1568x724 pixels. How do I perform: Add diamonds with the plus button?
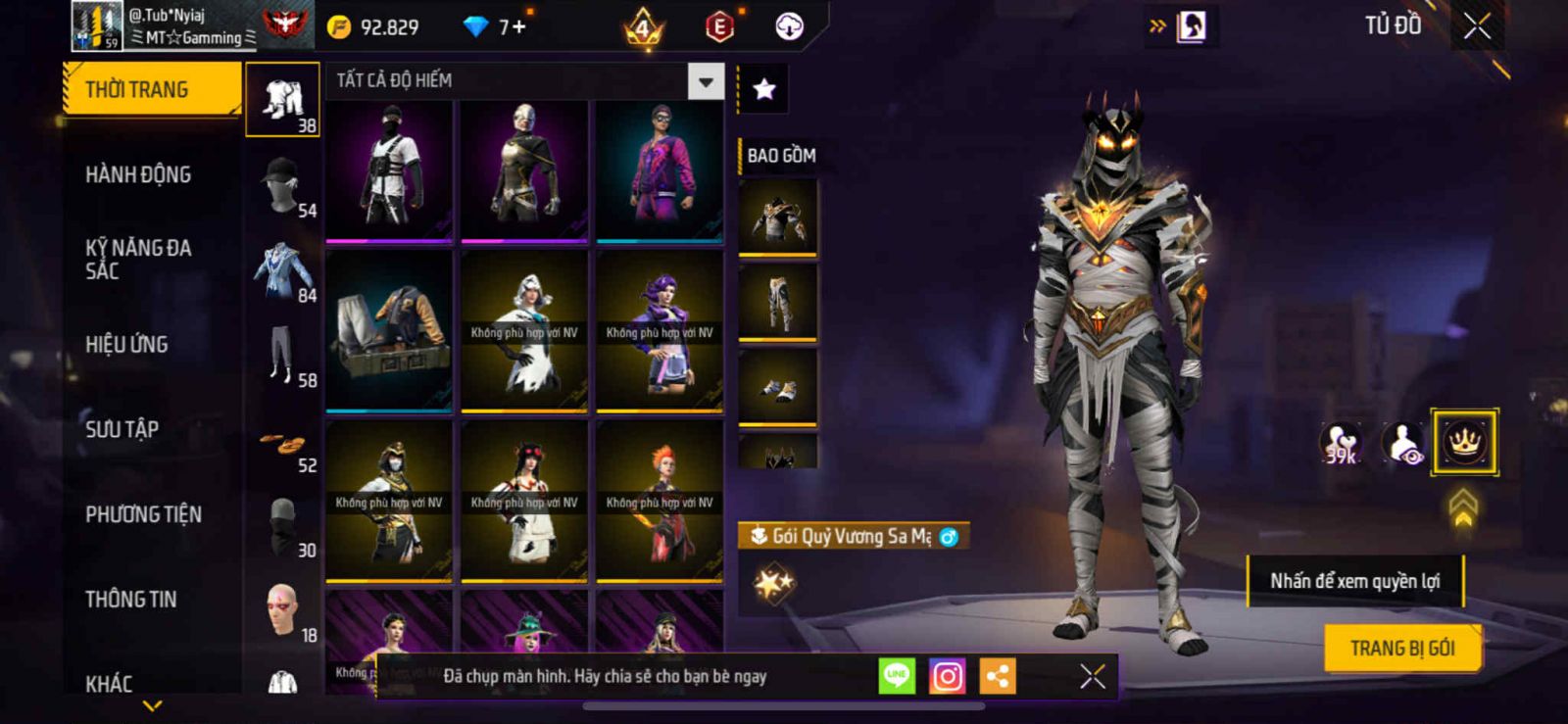(x=519, y=27)
